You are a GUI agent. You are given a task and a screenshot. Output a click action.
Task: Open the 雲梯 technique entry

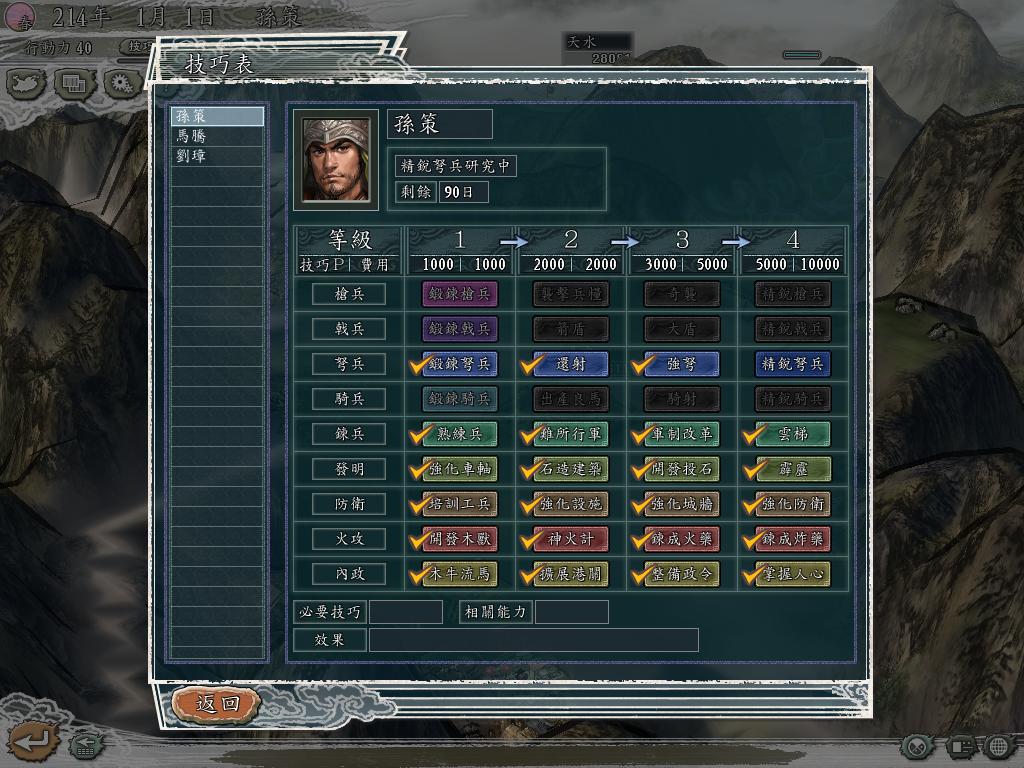tap(793, 434)
